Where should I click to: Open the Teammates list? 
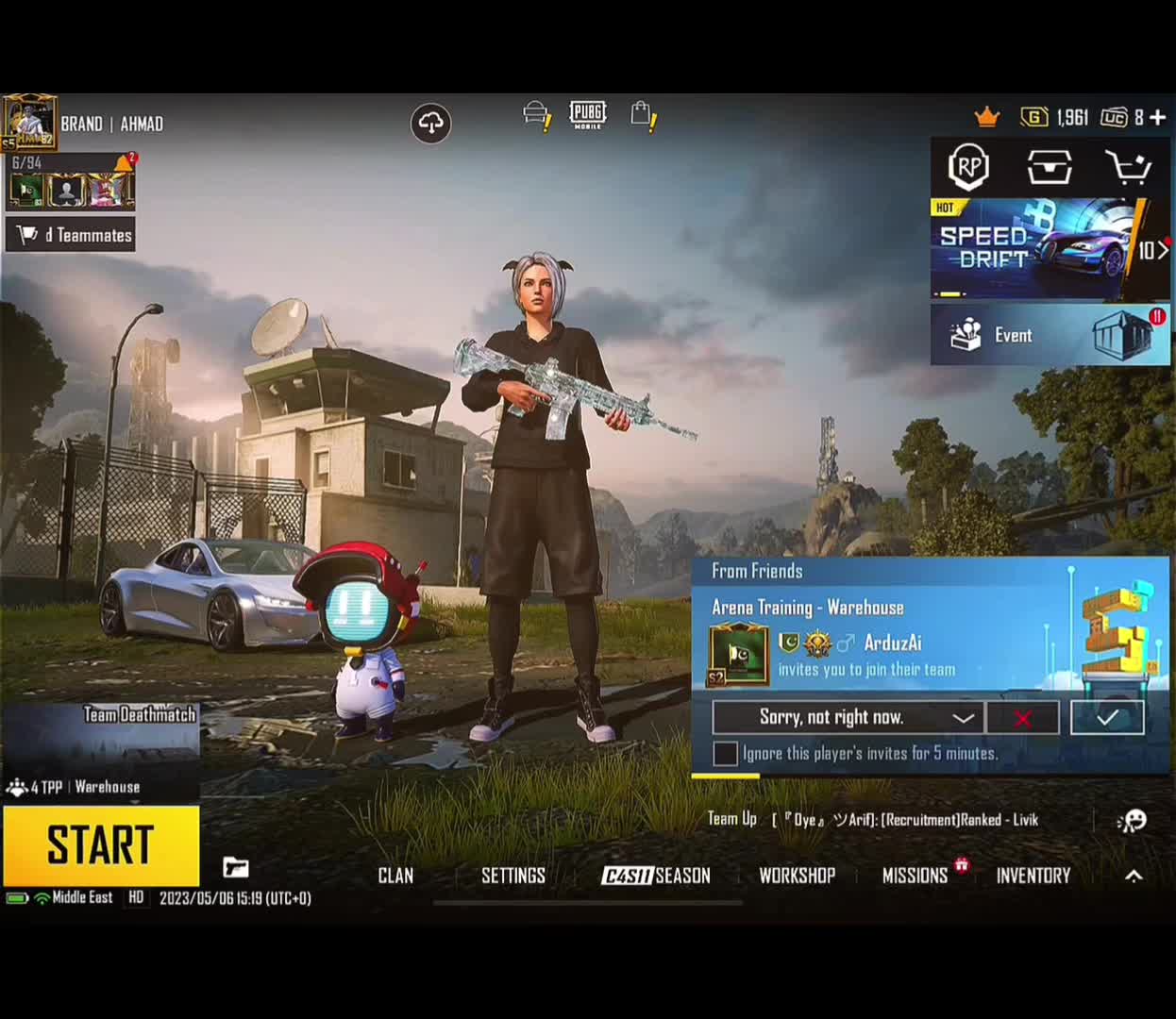[72, 235]
